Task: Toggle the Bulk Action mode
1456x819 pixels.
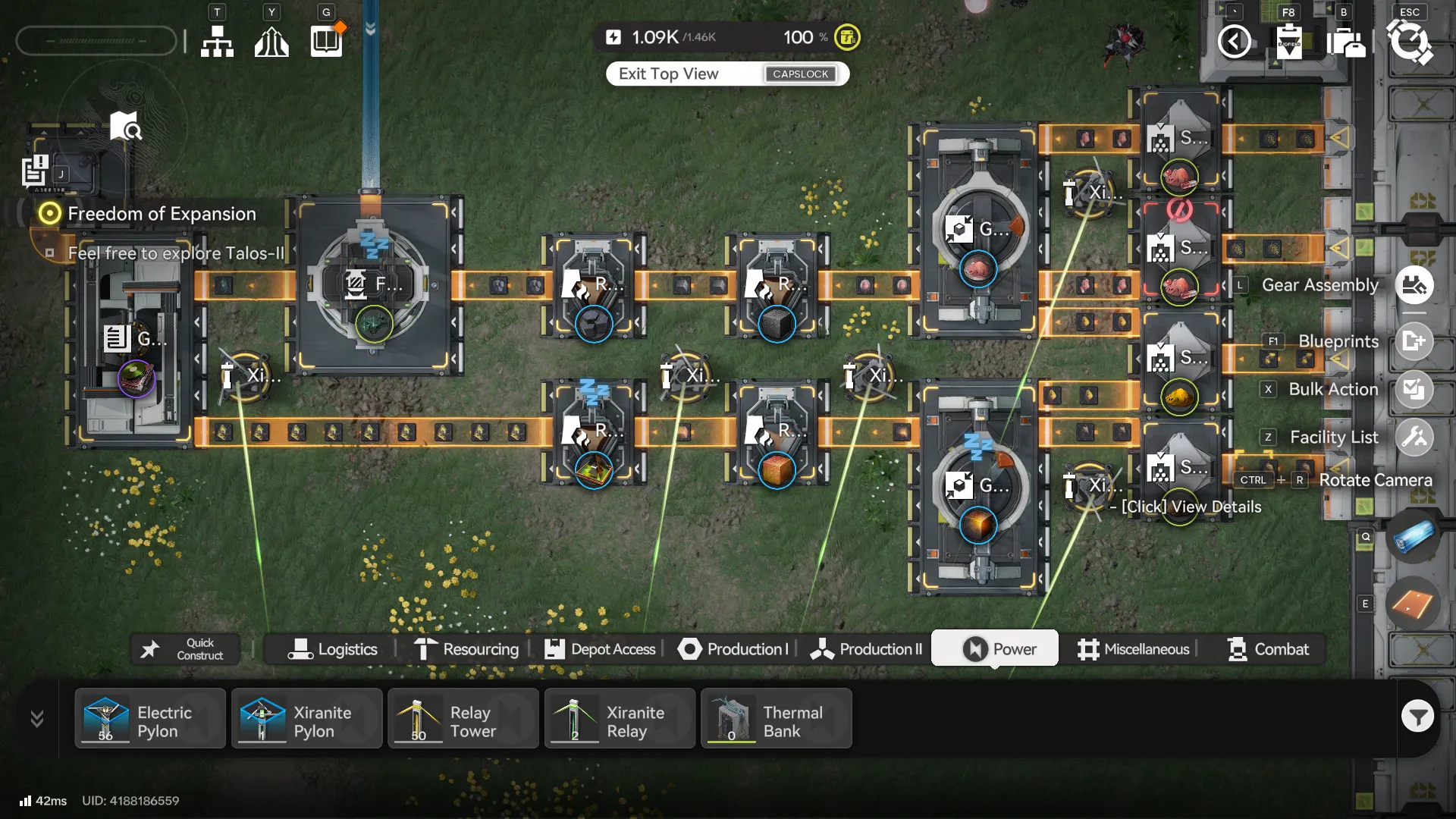Action: point(1415,389)
